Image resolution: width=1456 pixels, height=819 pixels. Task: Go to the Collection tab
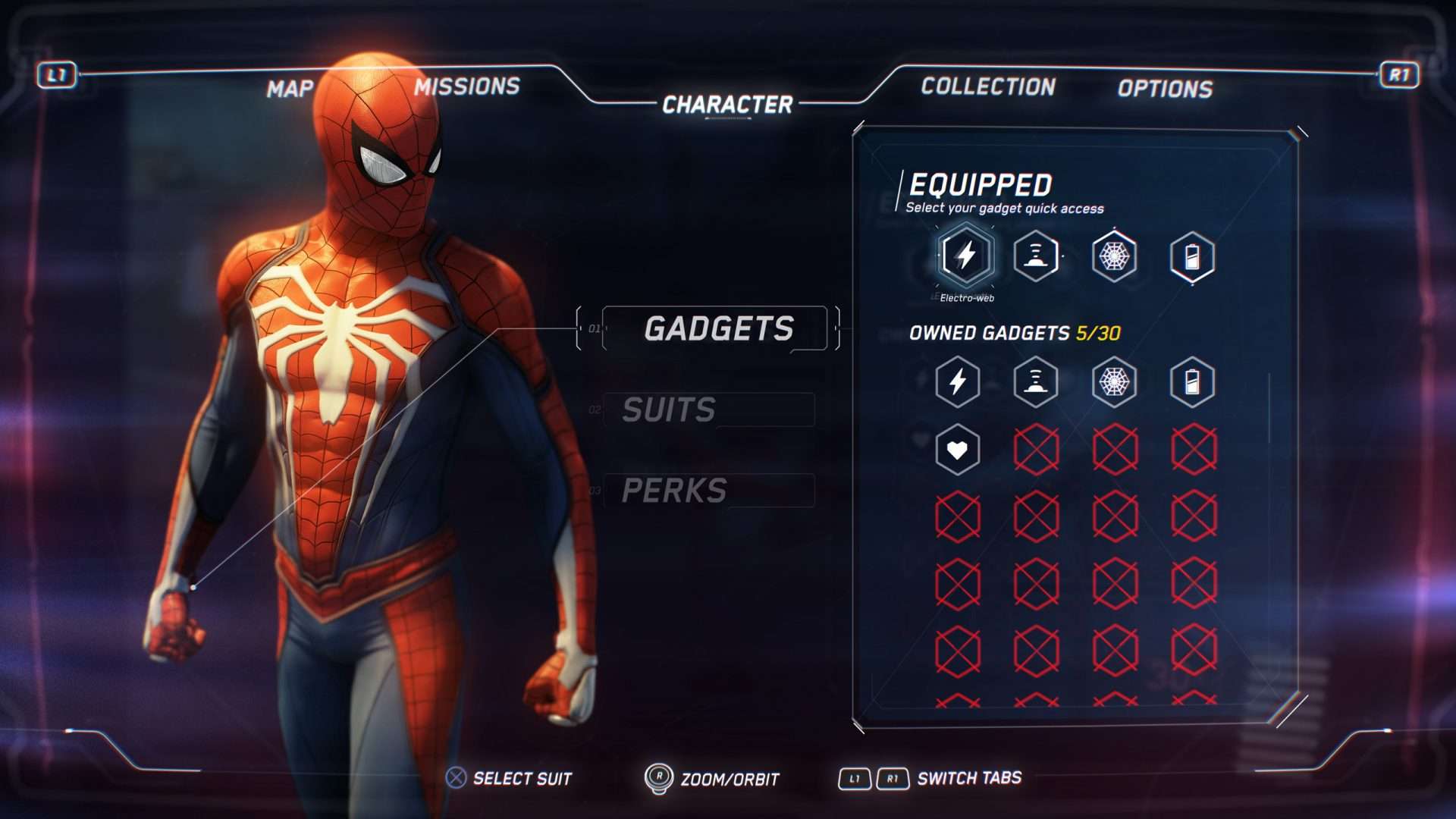[988, 87]
